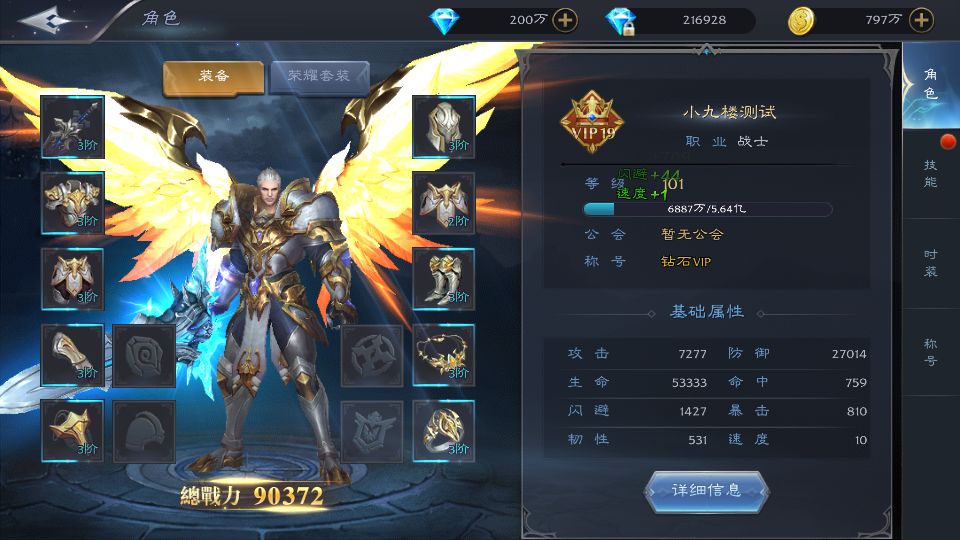Image resolution: width=960 pixels, height=540 pixels.
Task: Select the equipped boots slot
Action: tap(443, 278)
